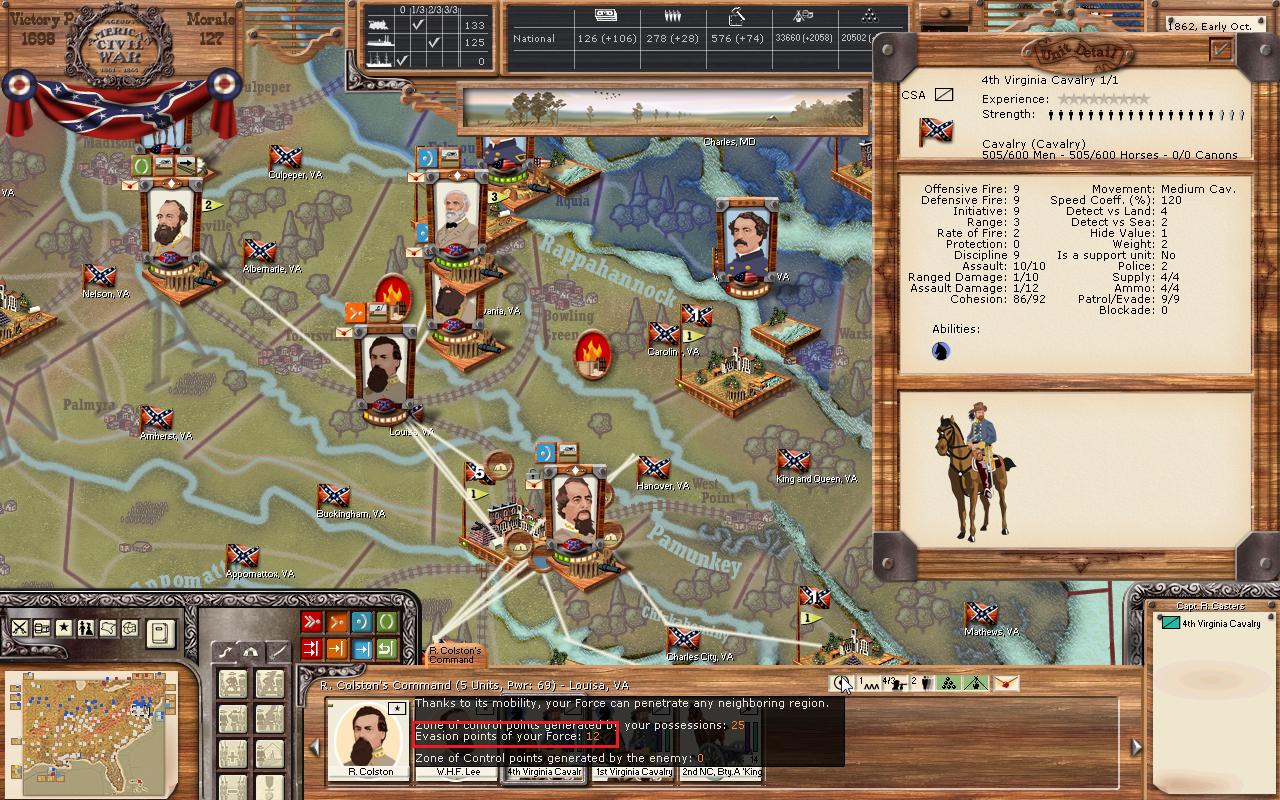Select the 2nd NC battery unit card
Viewport: 1280px width, 800px height.
(721, 772)
